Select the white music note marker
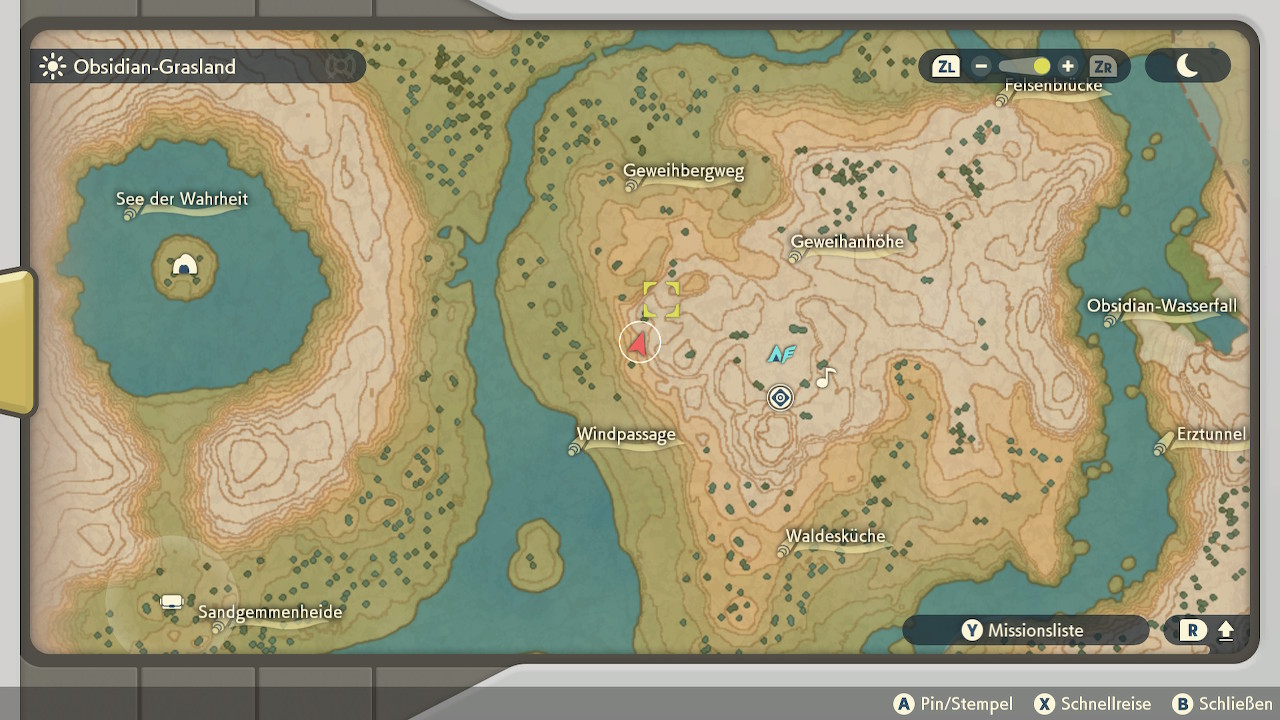This screenshot has width=1280, height=720. 825,378
